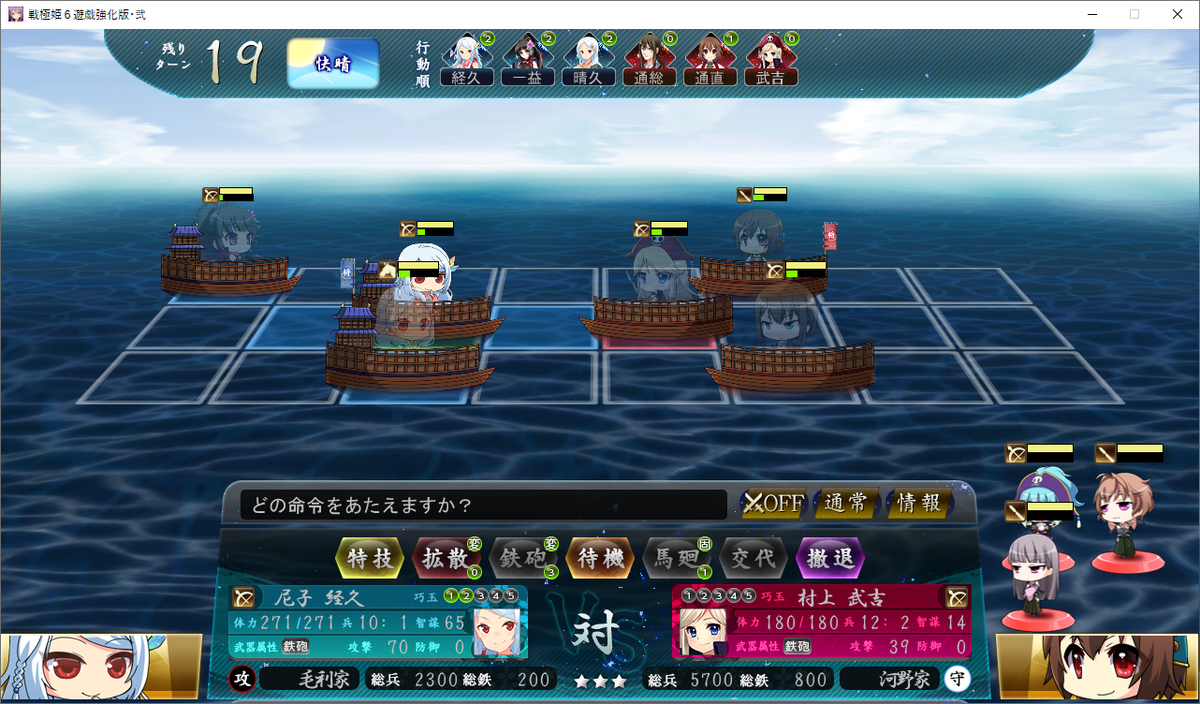Choose the 待機 wait command
Image resolution: width=1200 pixels, height=704 pixels.
[600, 558]
